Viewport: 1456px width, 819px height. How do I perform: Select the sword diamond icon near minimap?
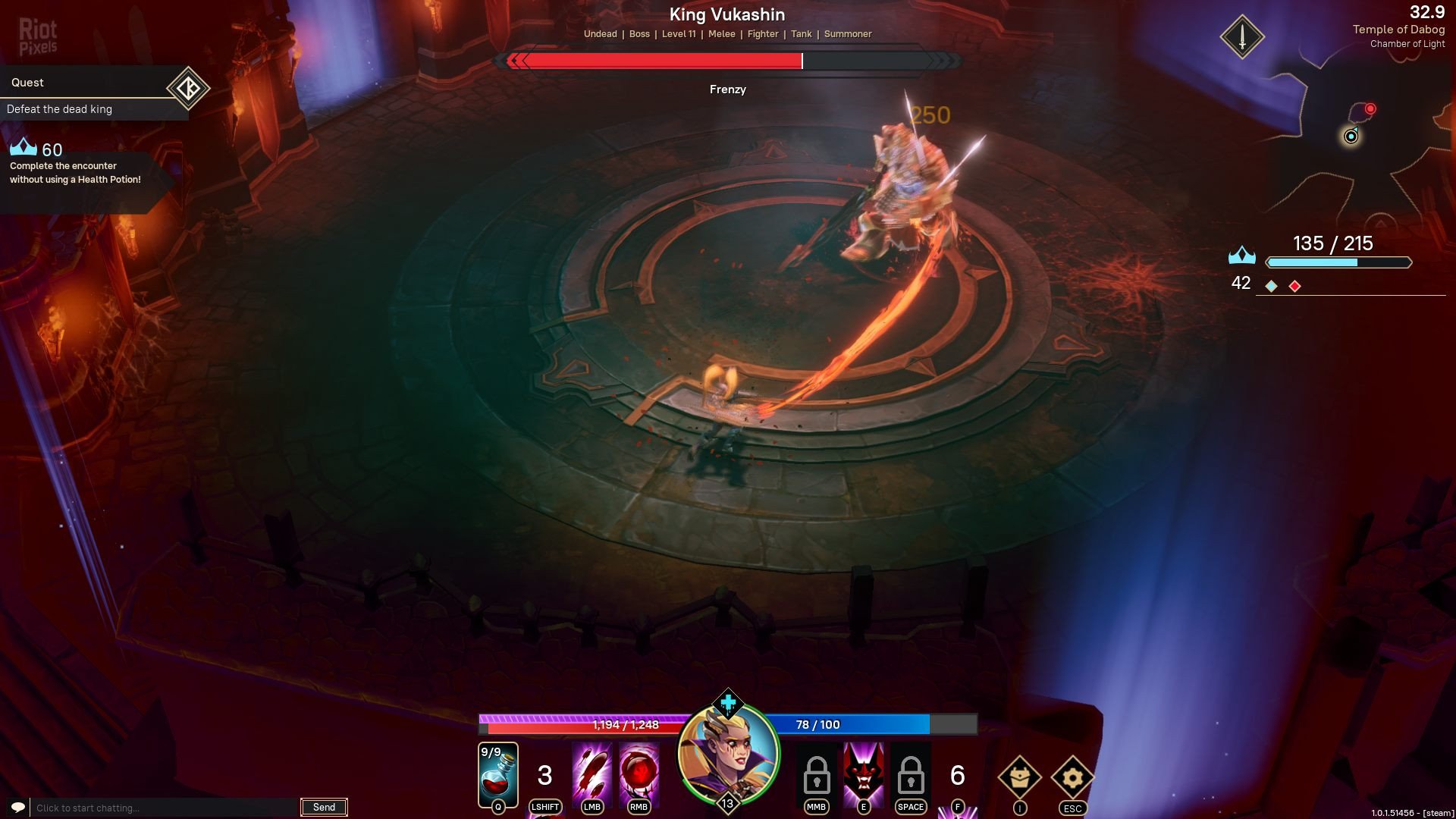(x=1242, y=37)
